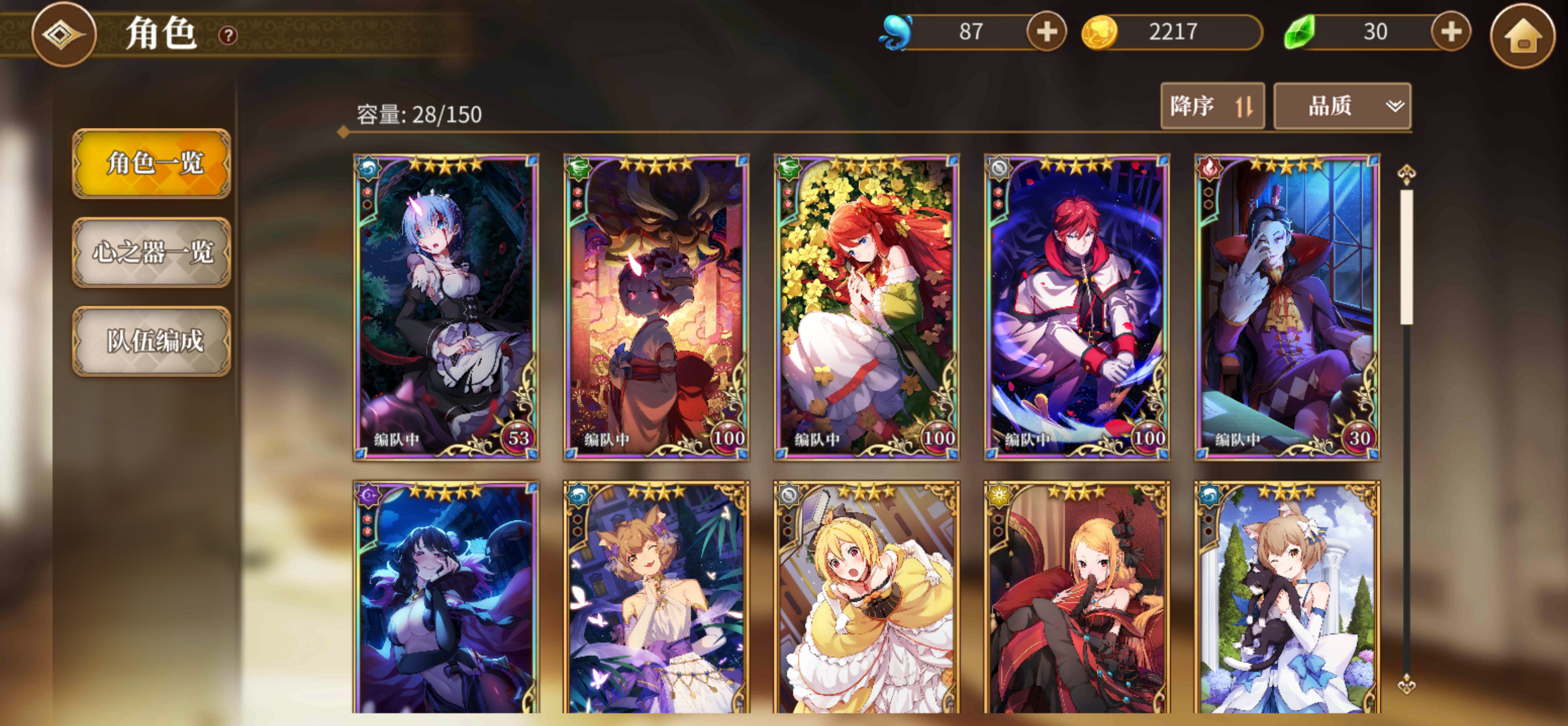Click the blue droplet currency icon in the top bar
The width and height of the screenshot is (1568, 726).
coord(897,30)
